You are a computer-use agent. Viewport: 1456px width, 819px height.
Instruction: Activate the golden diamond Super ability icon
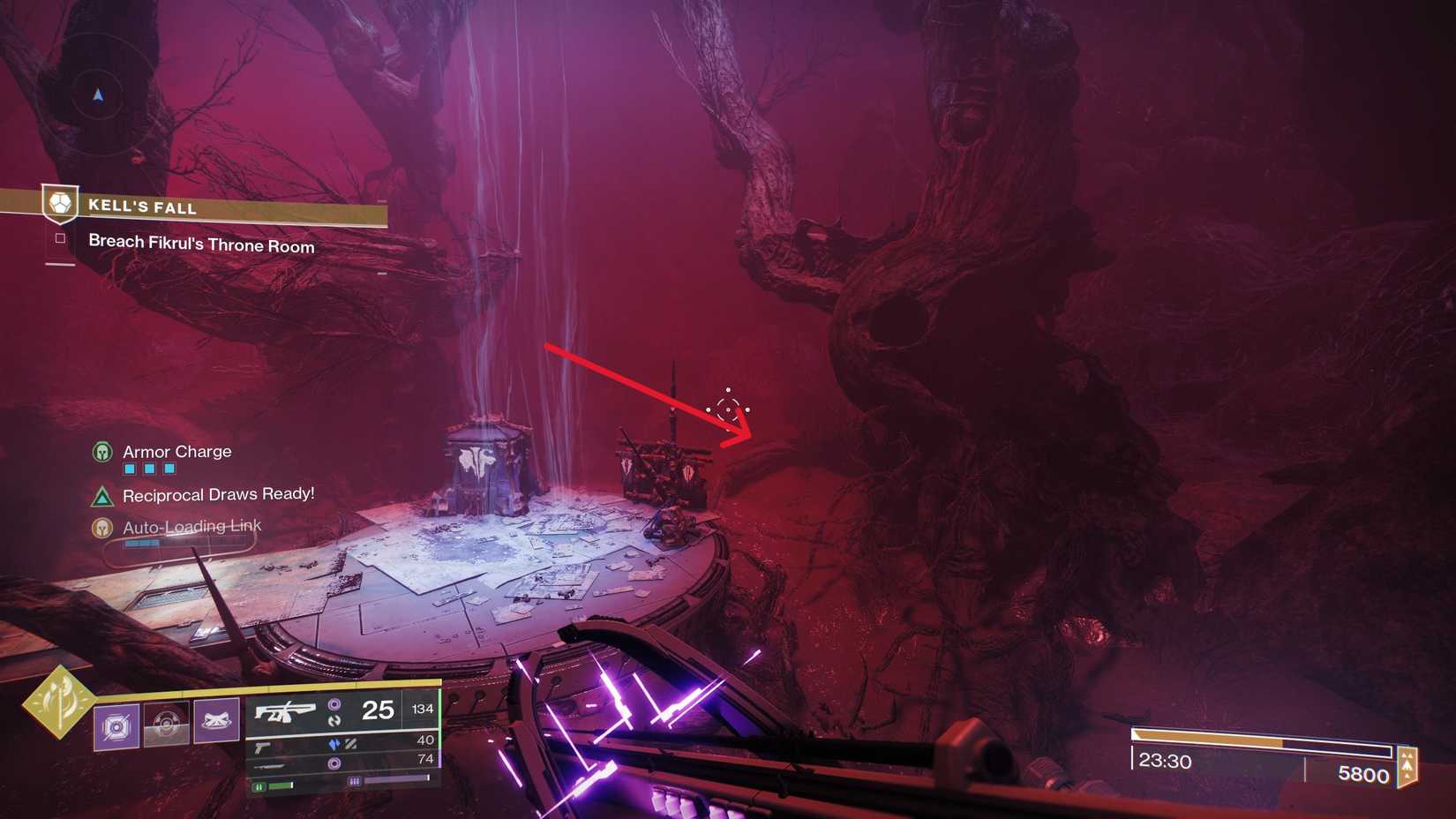(x=59, y=703)
